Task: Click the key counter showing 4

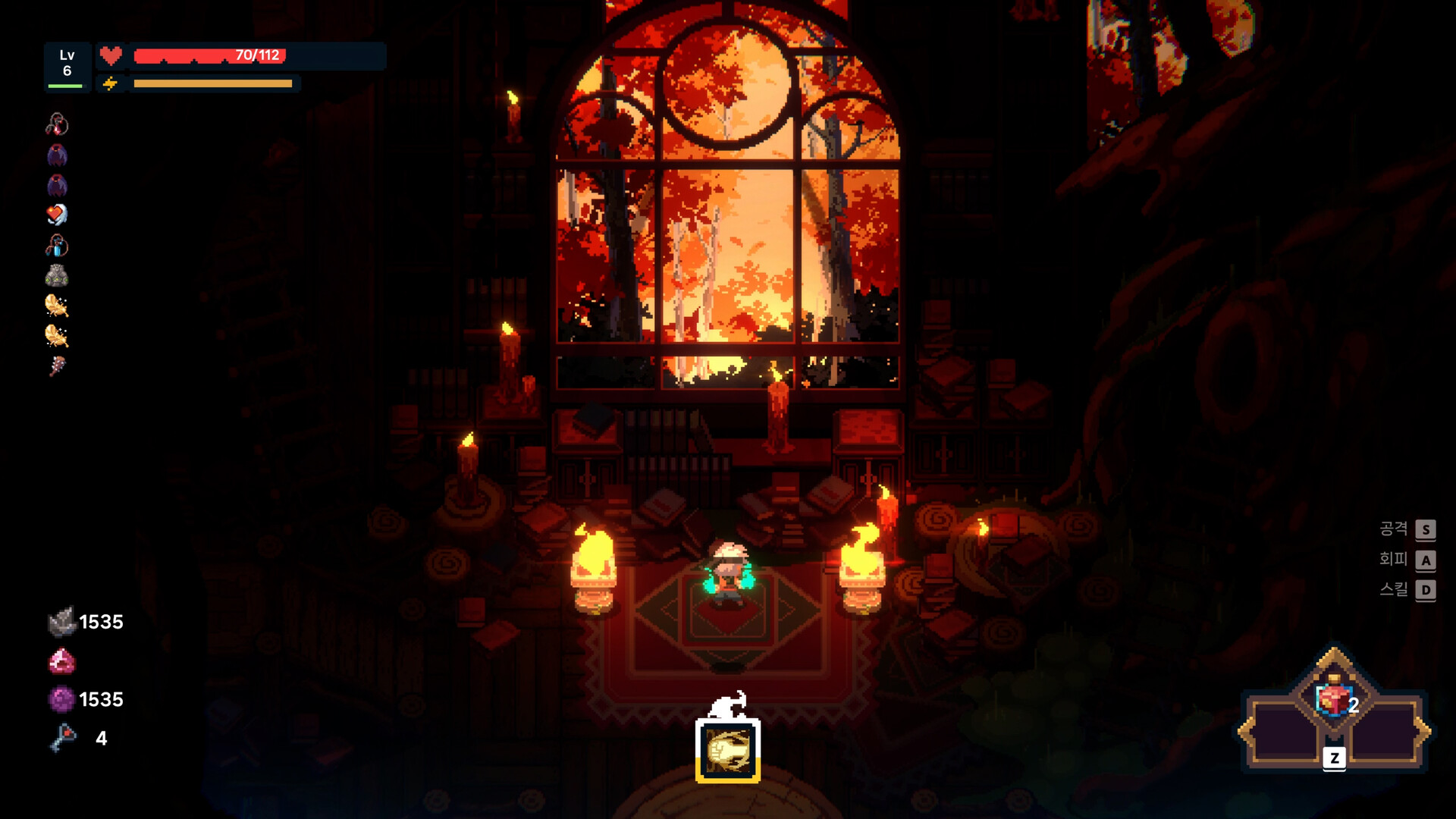Action: [83, 736]
